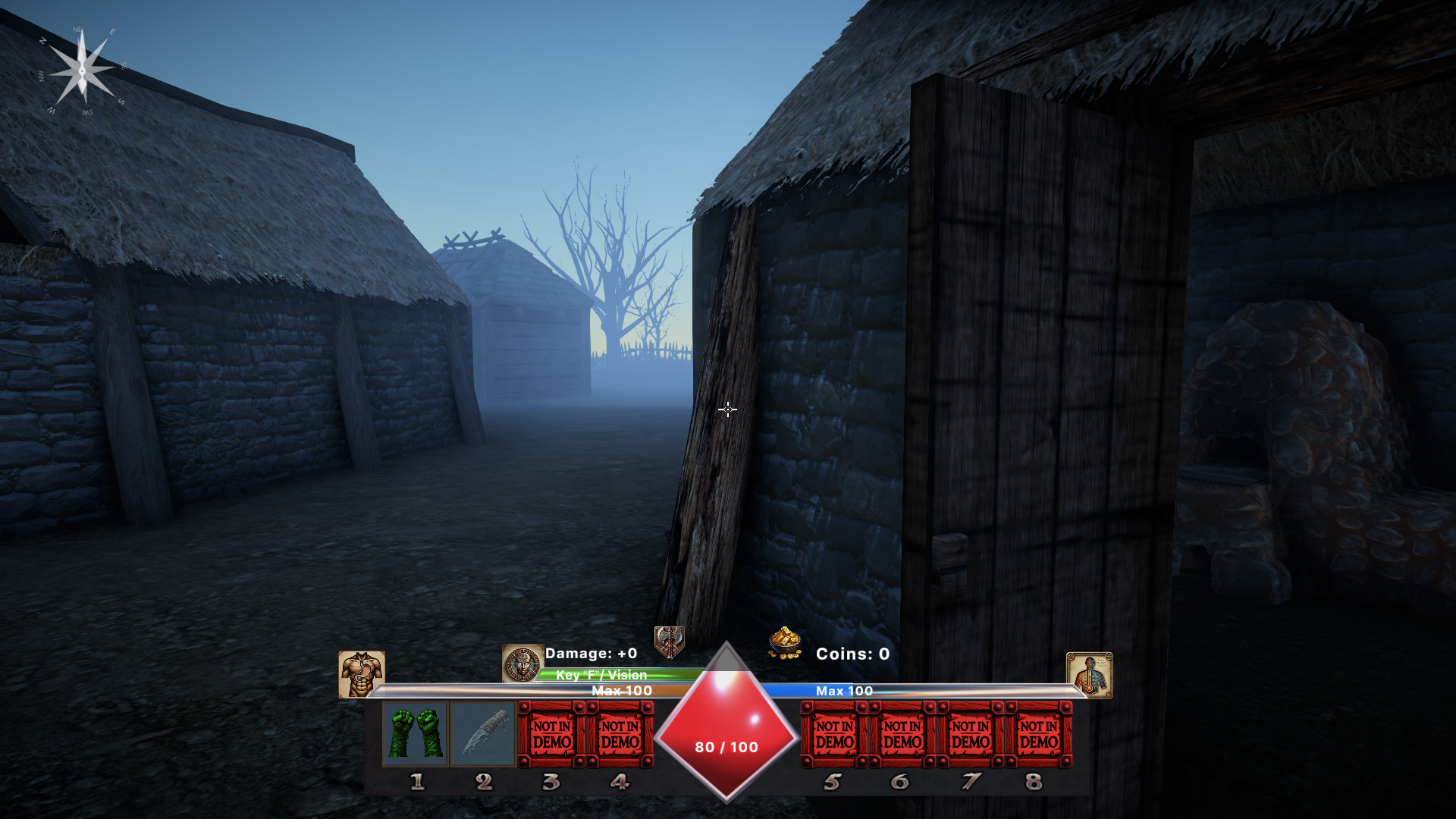Click the body thermometer icon on the right
1456x819 pixels.
(x=1090, y=673)
